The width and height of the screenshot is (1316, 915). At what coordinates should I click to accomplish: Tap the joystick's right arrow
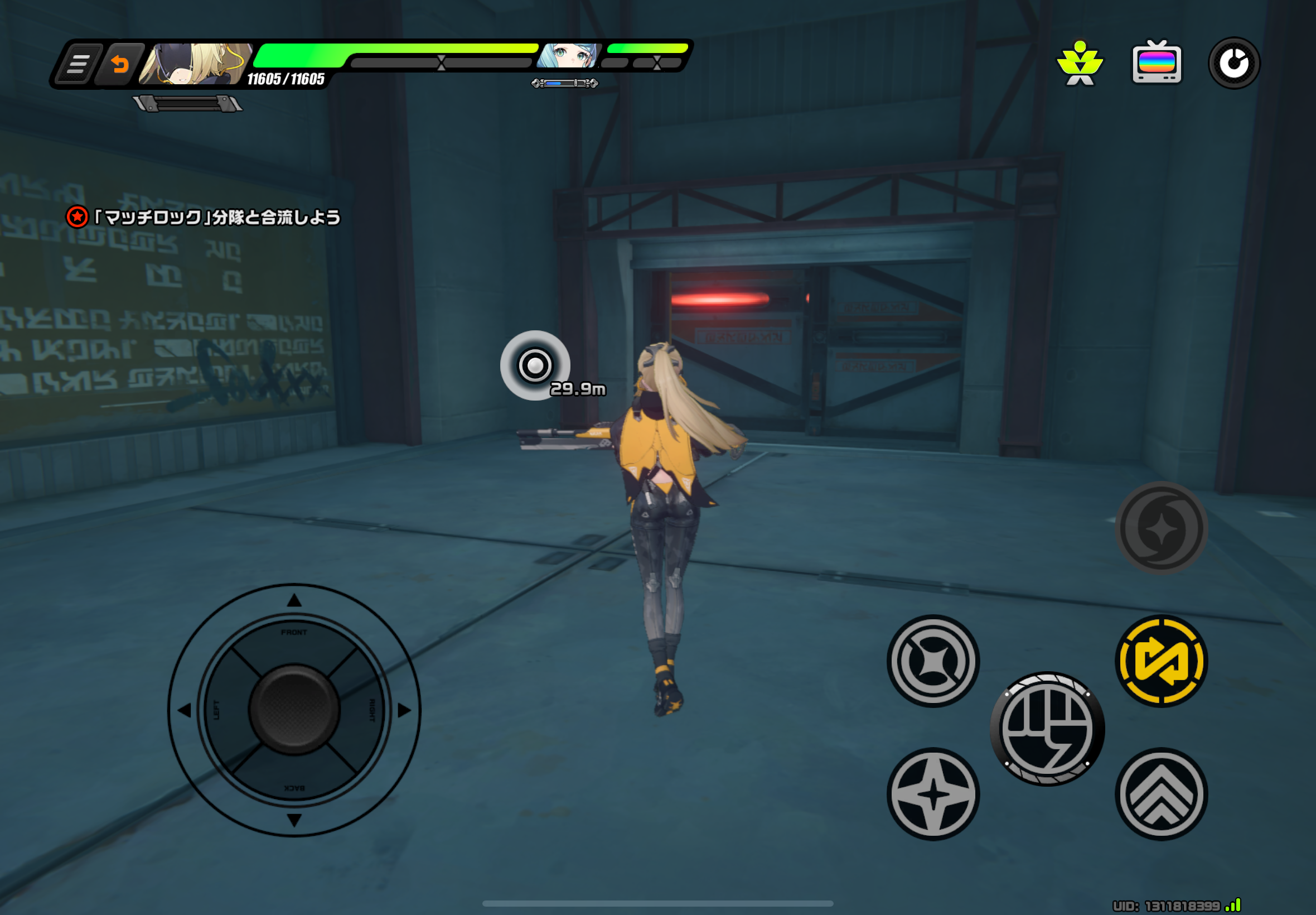coord(404,710)
